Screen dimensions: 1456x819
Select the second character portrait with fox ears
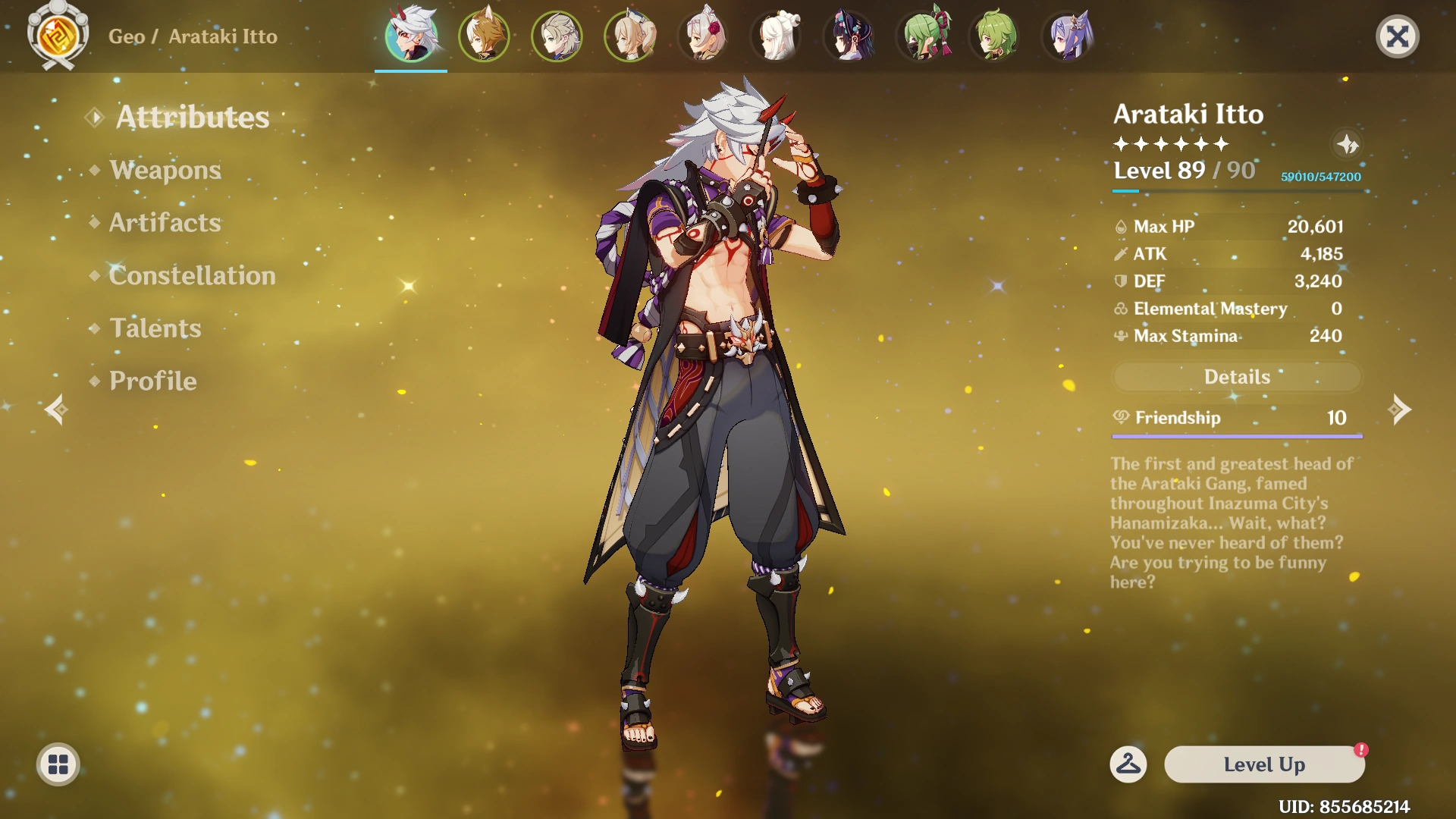point(484,36)
